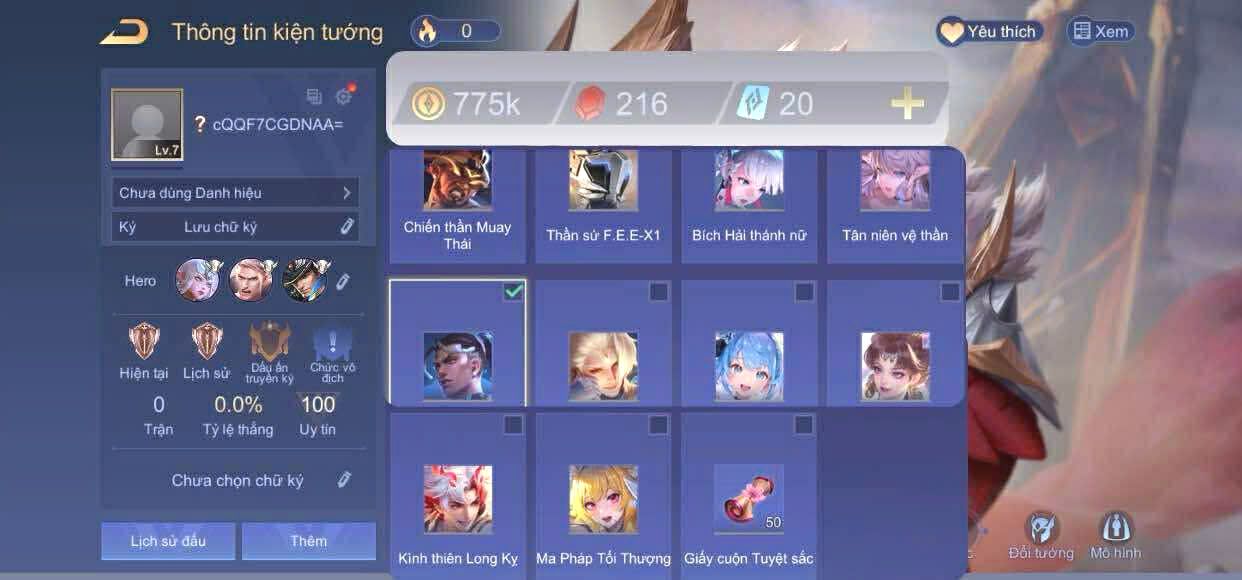Open the Mô hình model icon
The height and width of the screenshot is (580, 1242).
point(1115,536)
